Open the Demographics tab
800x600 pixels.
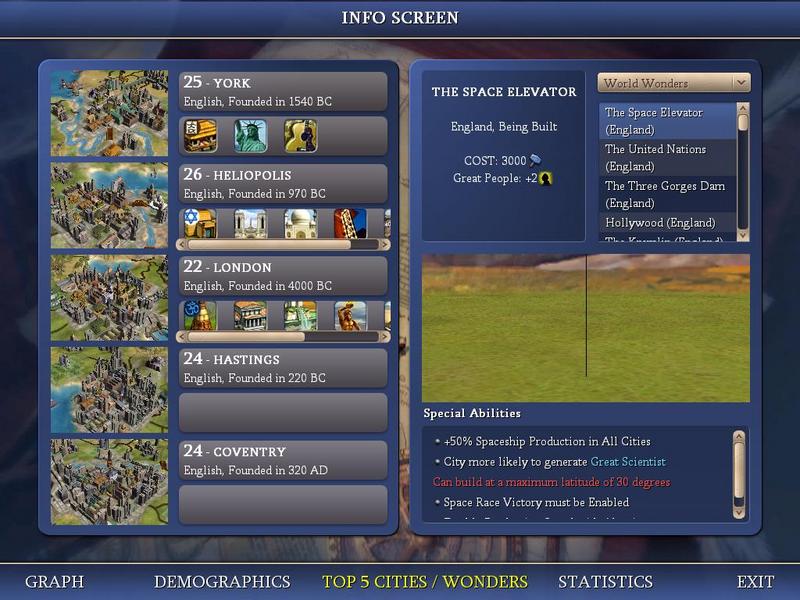click(x=222, y=581)
